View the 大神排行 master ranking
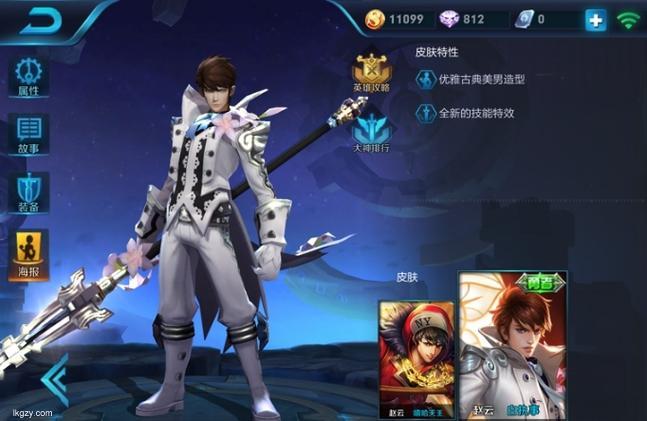This screenshot has height=421, width=647. 372,133
